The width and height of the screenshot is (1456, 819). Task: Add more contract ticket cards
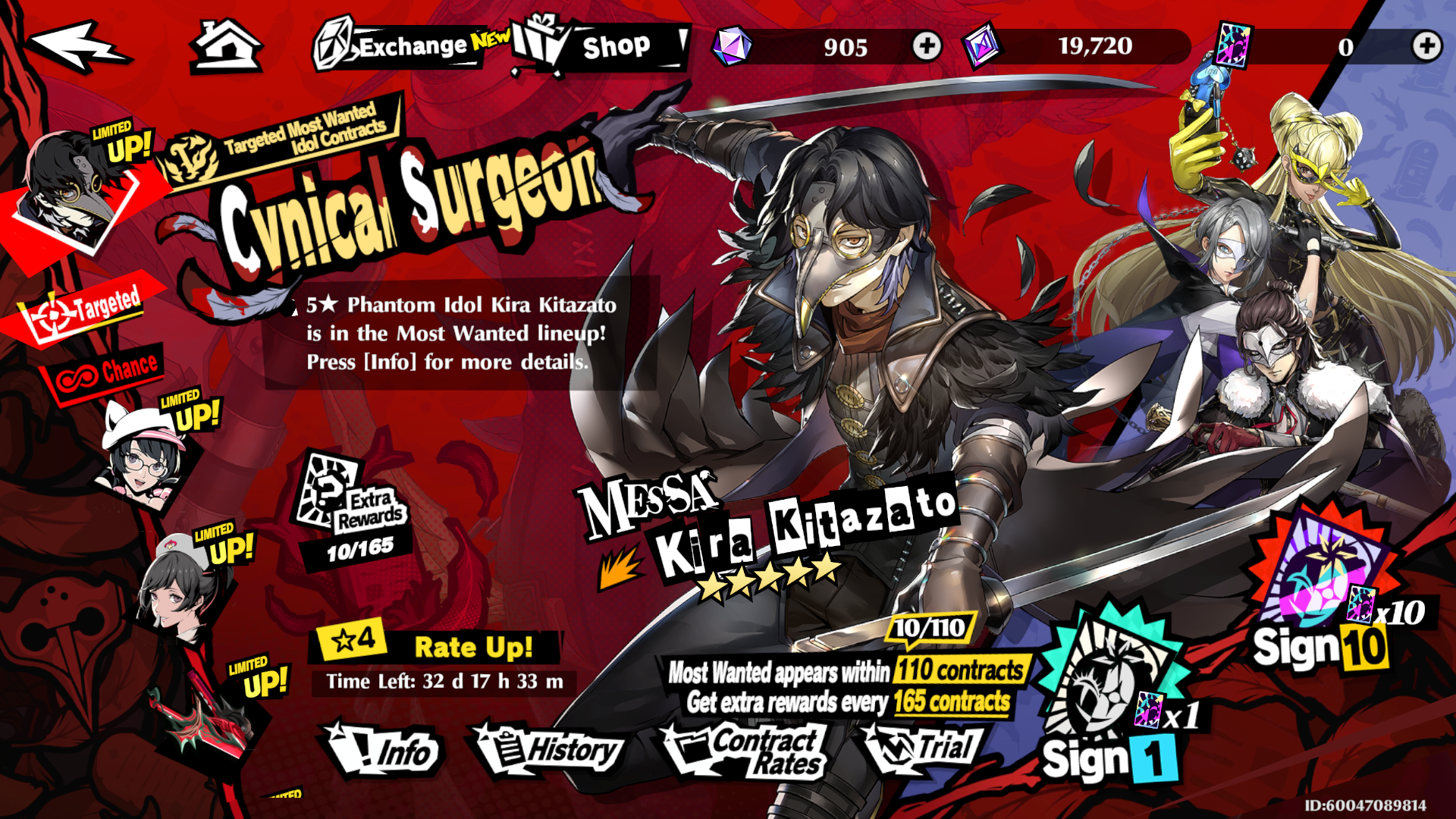tap(1426, 46)
